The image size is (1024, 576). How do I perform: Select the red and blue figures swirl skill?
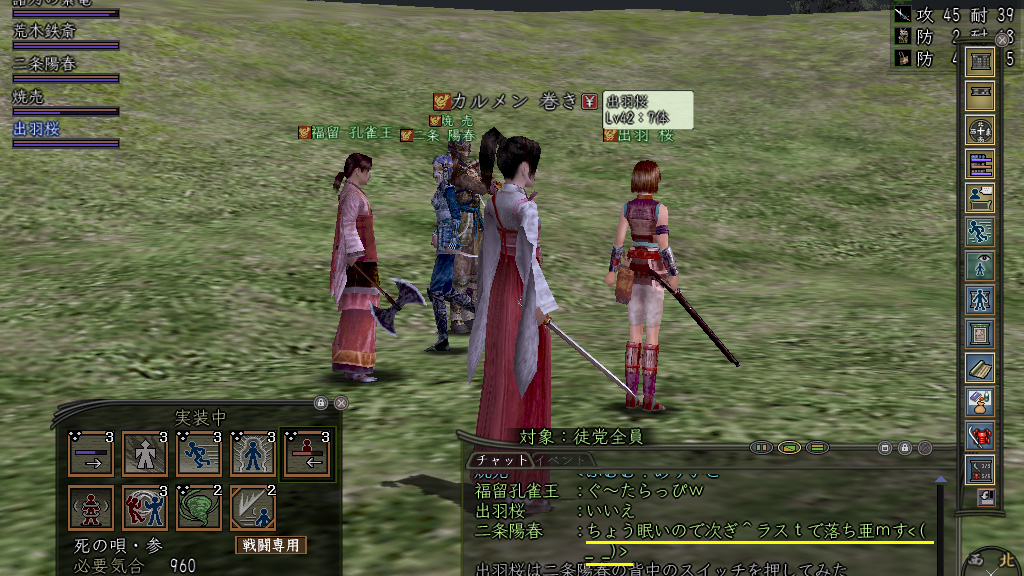tap(144, 507)
